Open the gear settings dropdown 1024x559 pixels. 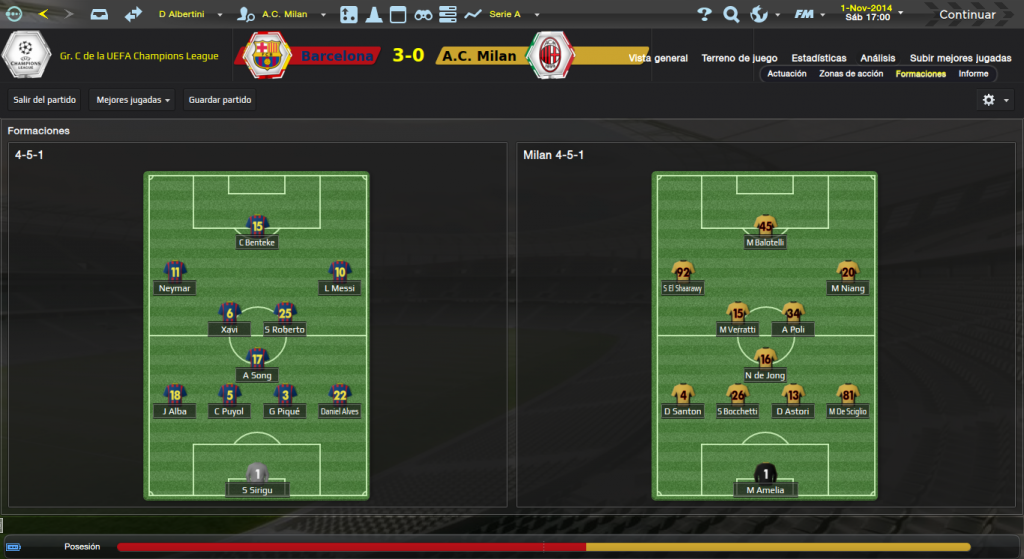(x=996, y=100)
